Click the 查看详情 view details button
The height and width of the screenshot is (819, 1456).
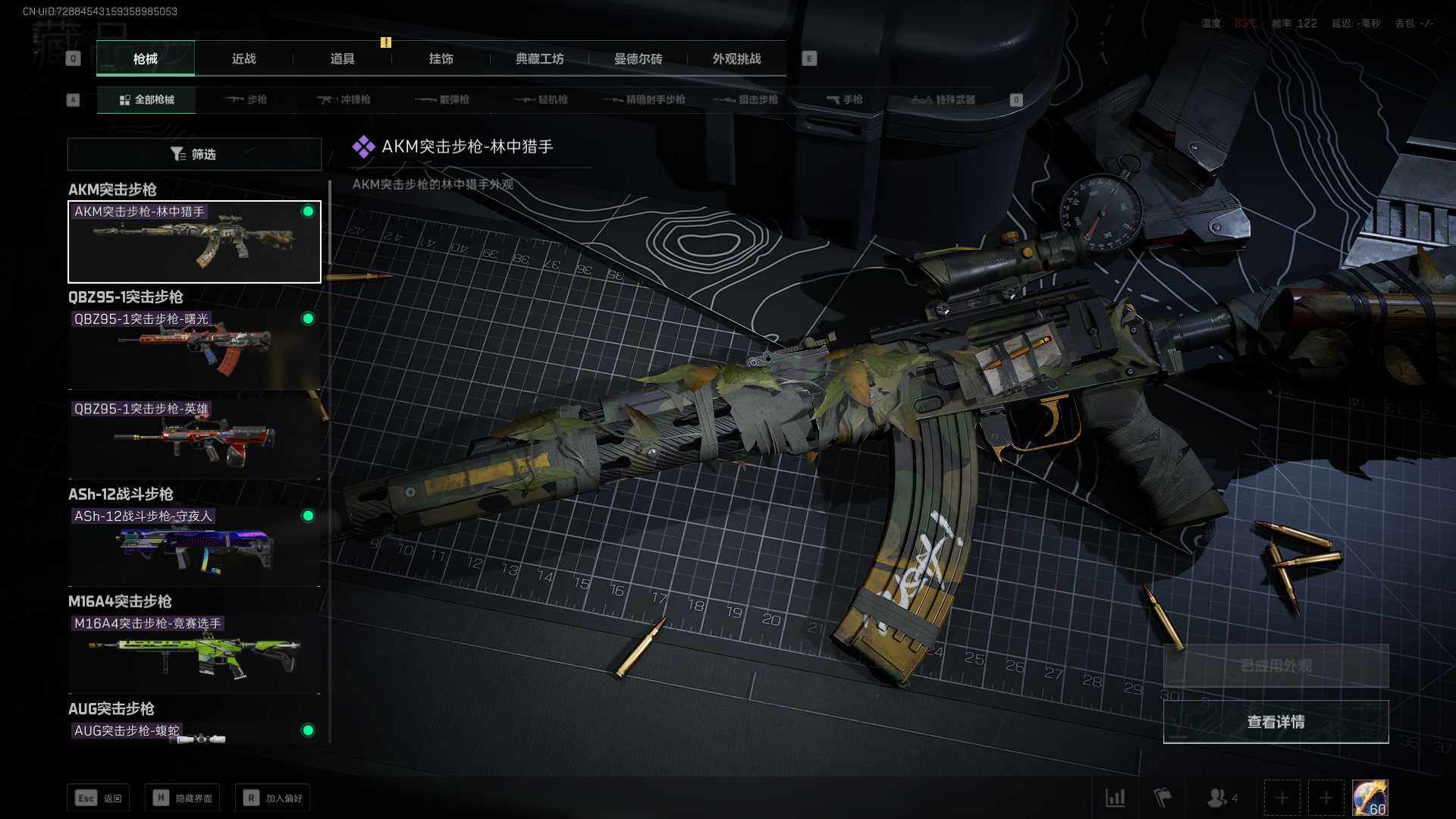[x=1276, y=722]
